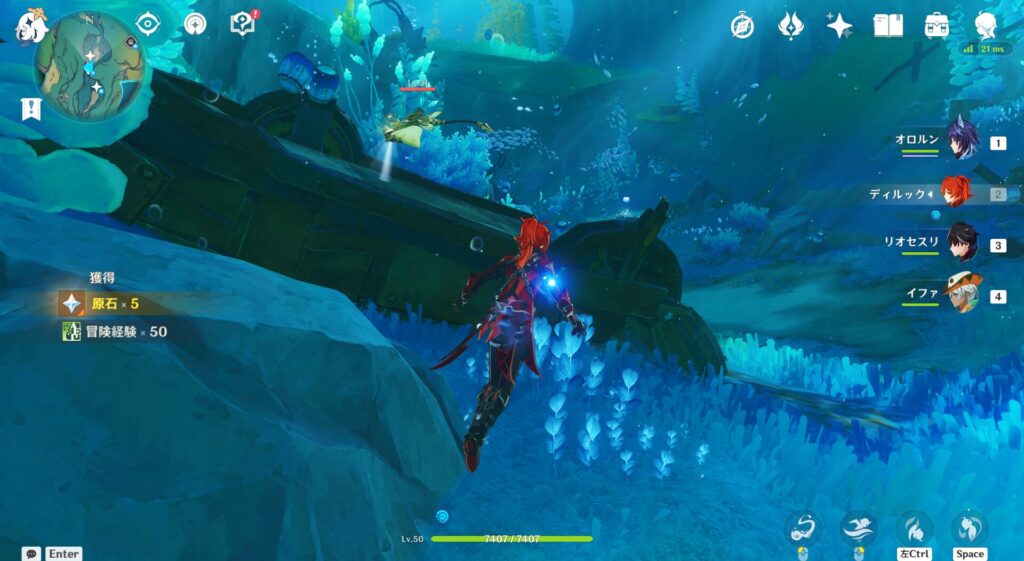Click the crosshair target icon beside minimap
1024x561 pixels.
148,24
